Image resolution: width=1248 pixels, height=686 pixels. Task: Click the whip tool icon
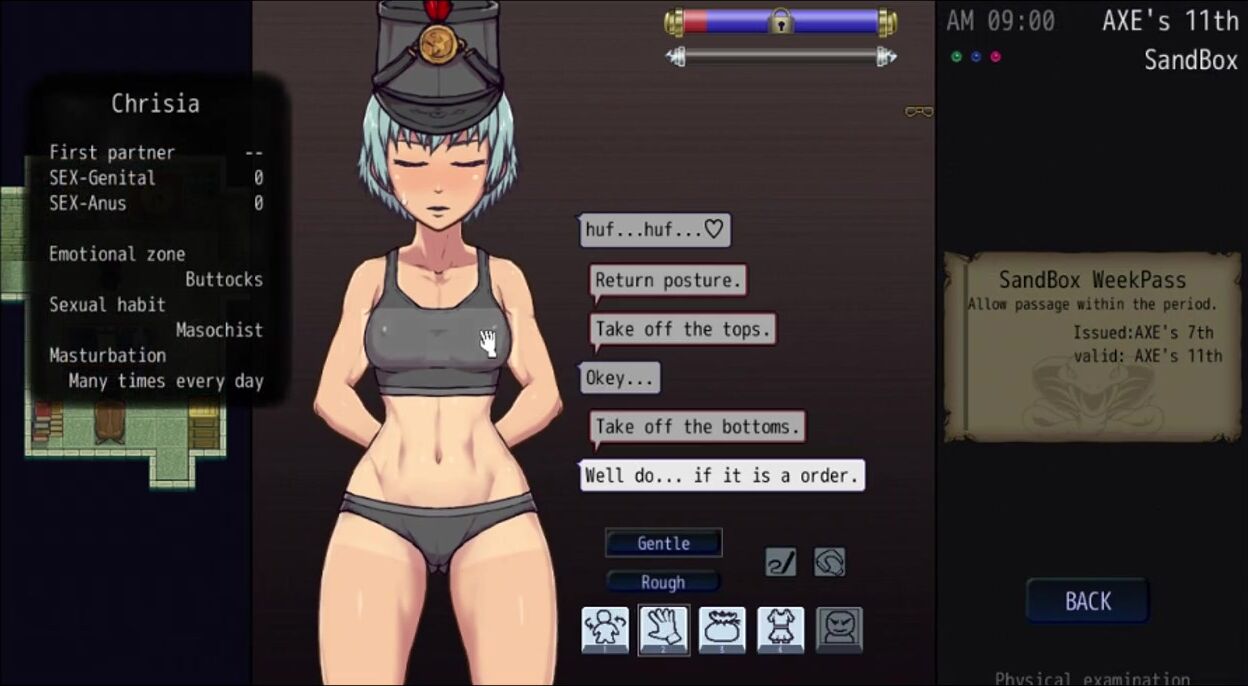coord(781,562)
